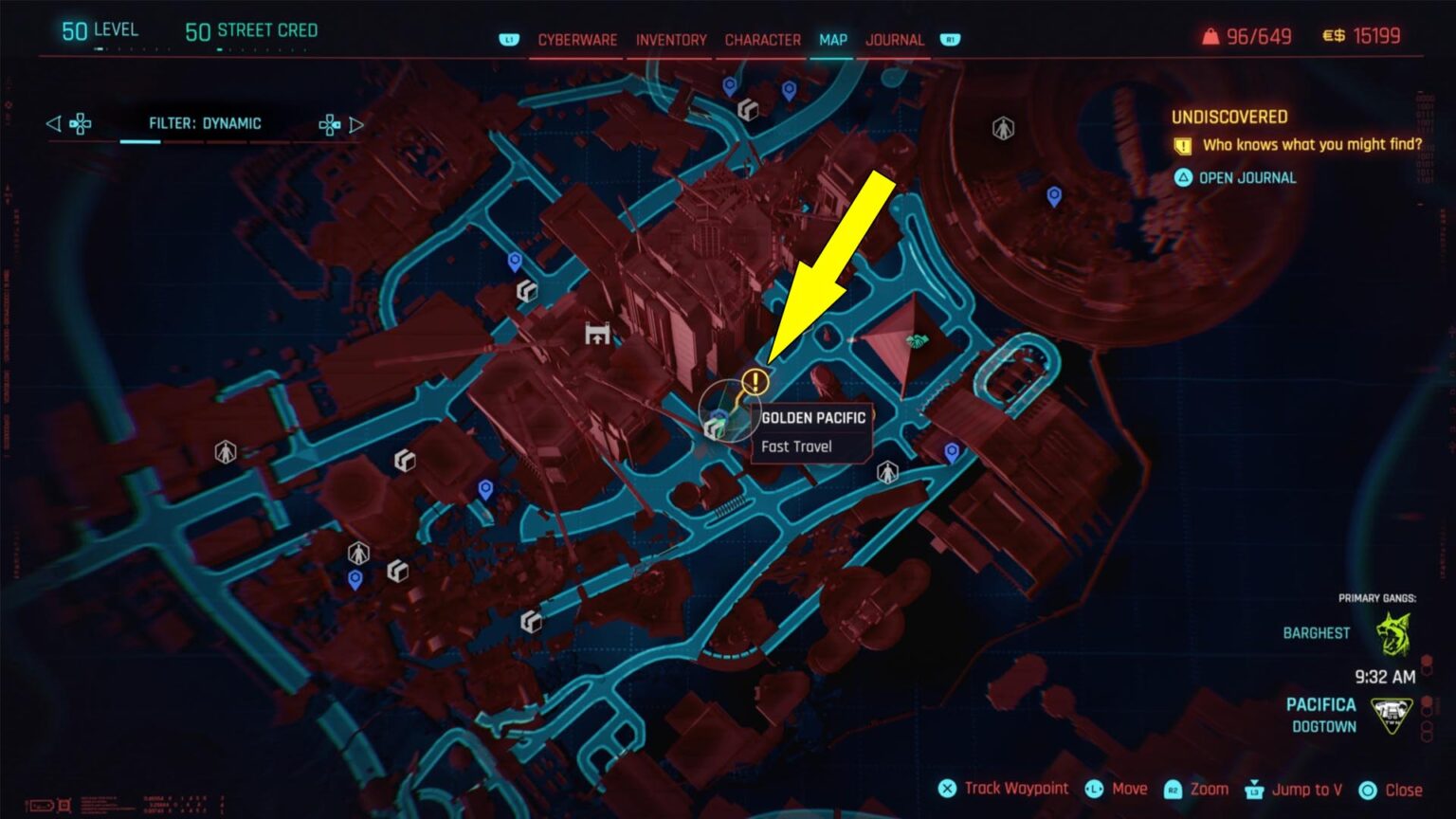Open the Character tab
This screenshot has height=819, width=1456.
point(761,40)
